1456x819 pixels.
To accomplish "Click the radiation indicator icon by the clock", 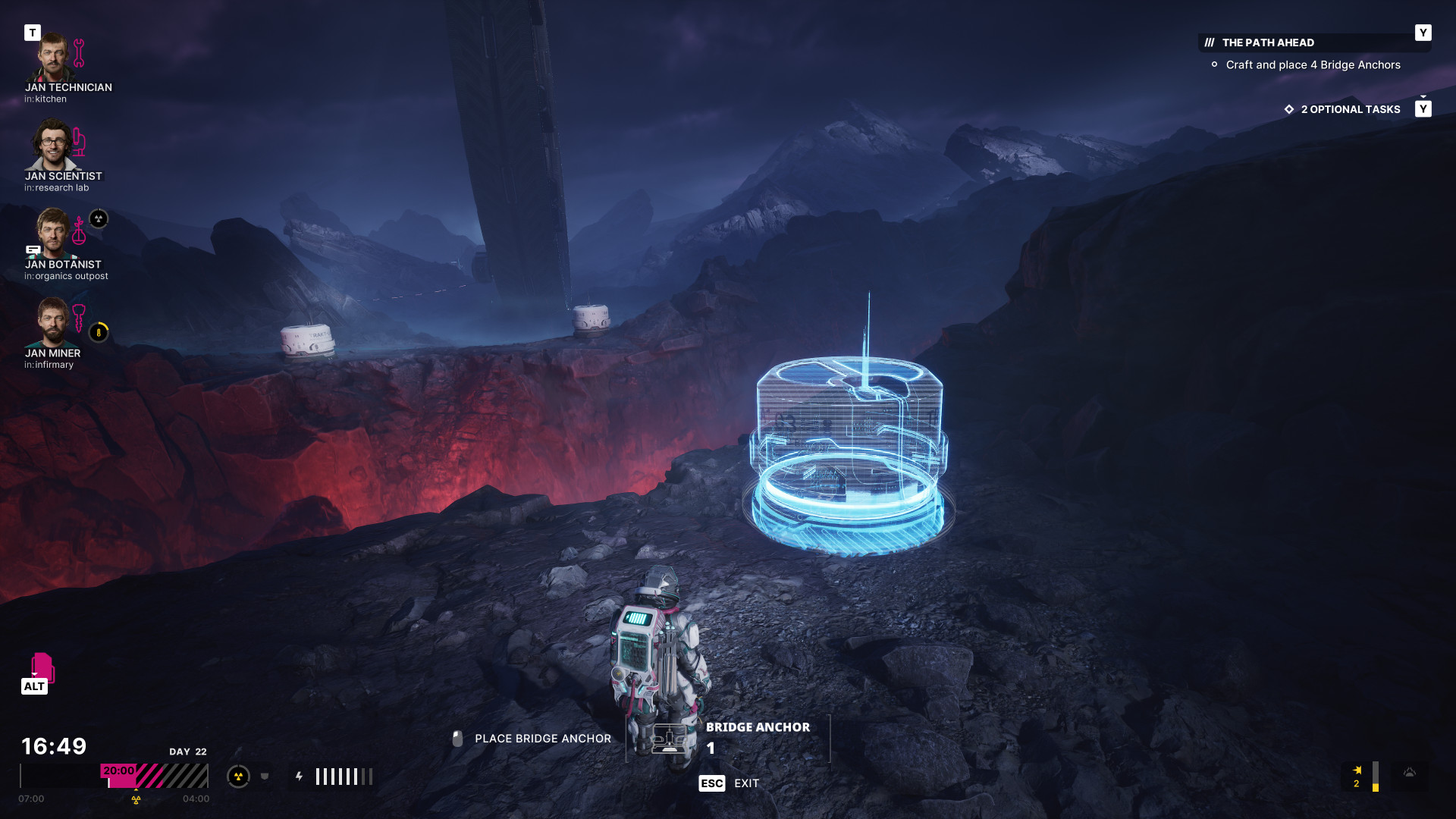I will click(x=238, y=776).
